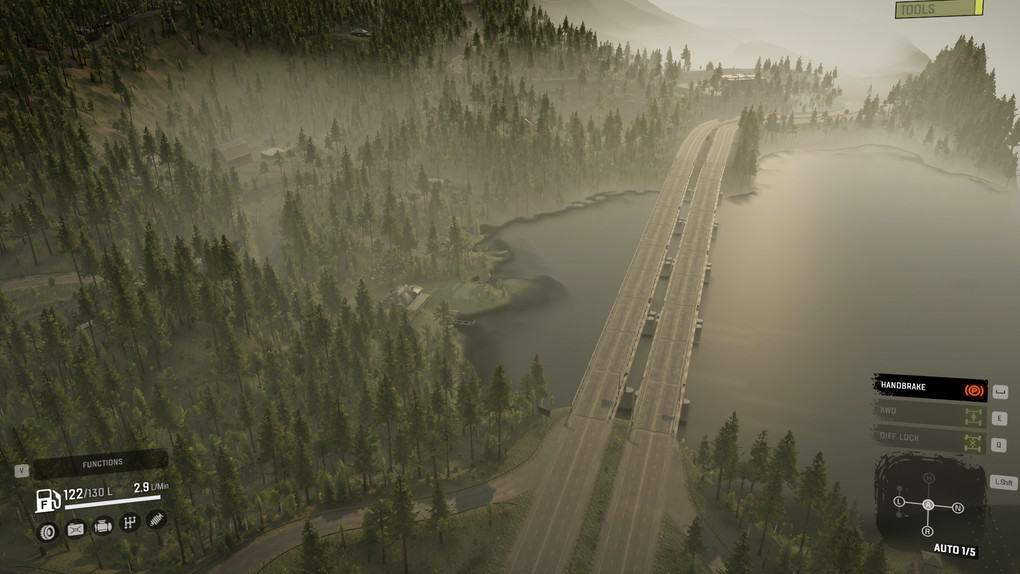Check the suspension spring icon

tap(156, 519)
